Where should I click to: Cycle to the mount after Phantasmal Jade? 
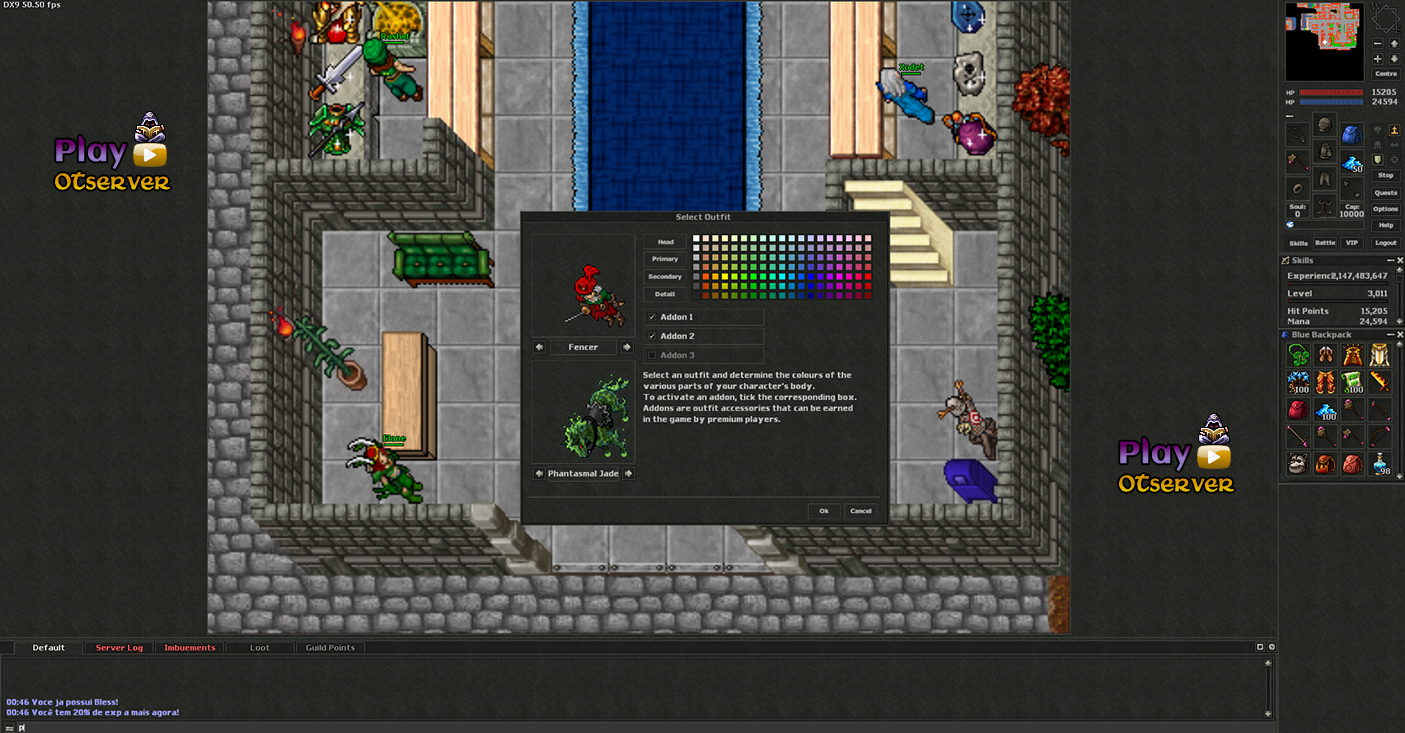pyautogui.click(x=628, y=473)
